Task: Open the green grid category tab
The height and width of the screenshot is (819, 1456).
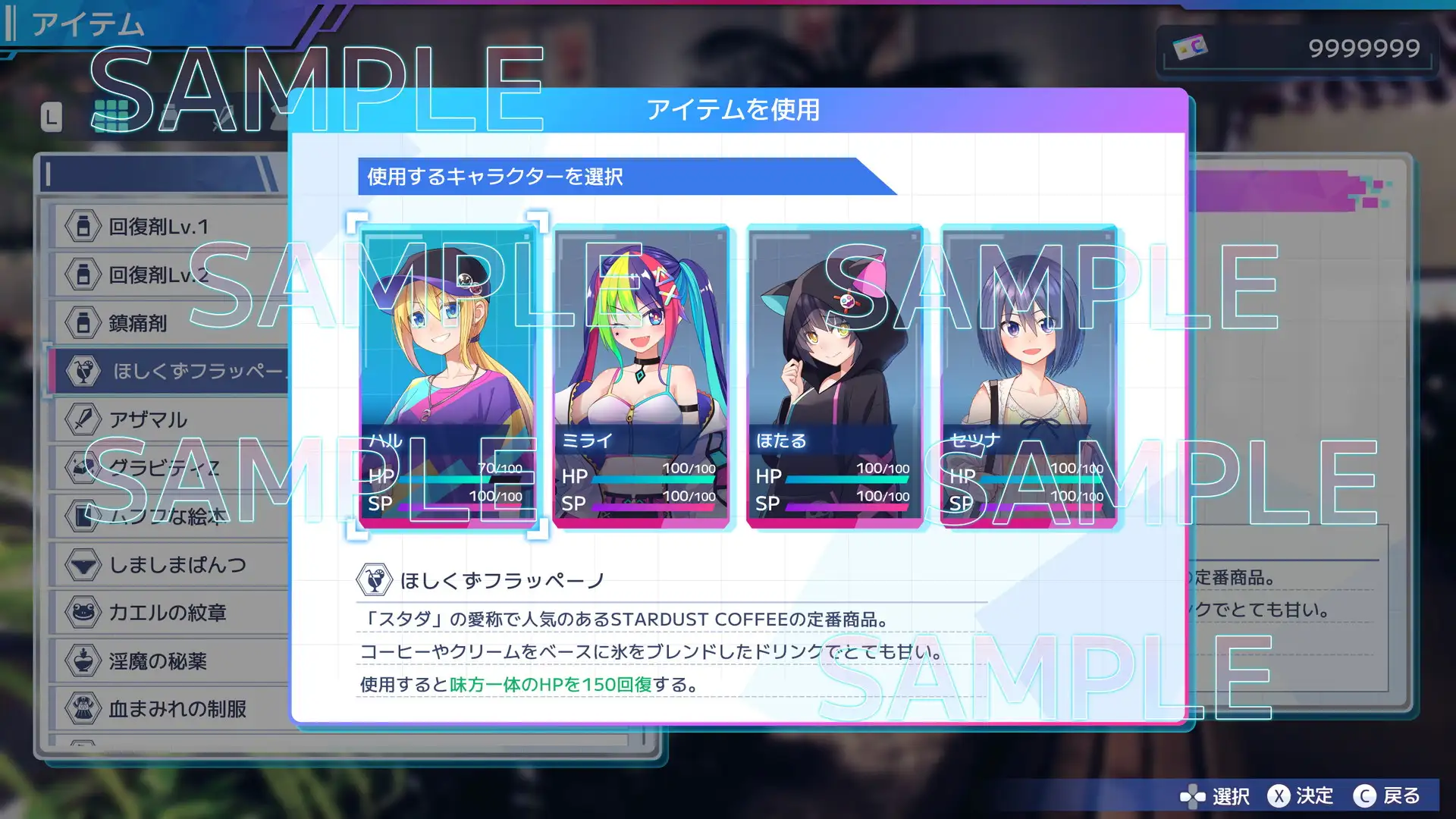Action: tap(111, 115)
